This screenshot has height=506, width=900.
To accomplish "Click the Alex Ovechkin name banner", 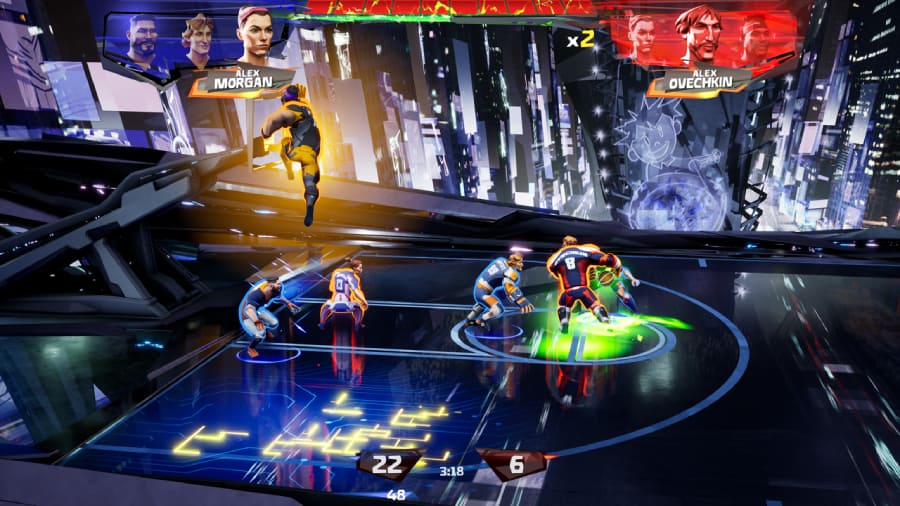I will (698, 82).
